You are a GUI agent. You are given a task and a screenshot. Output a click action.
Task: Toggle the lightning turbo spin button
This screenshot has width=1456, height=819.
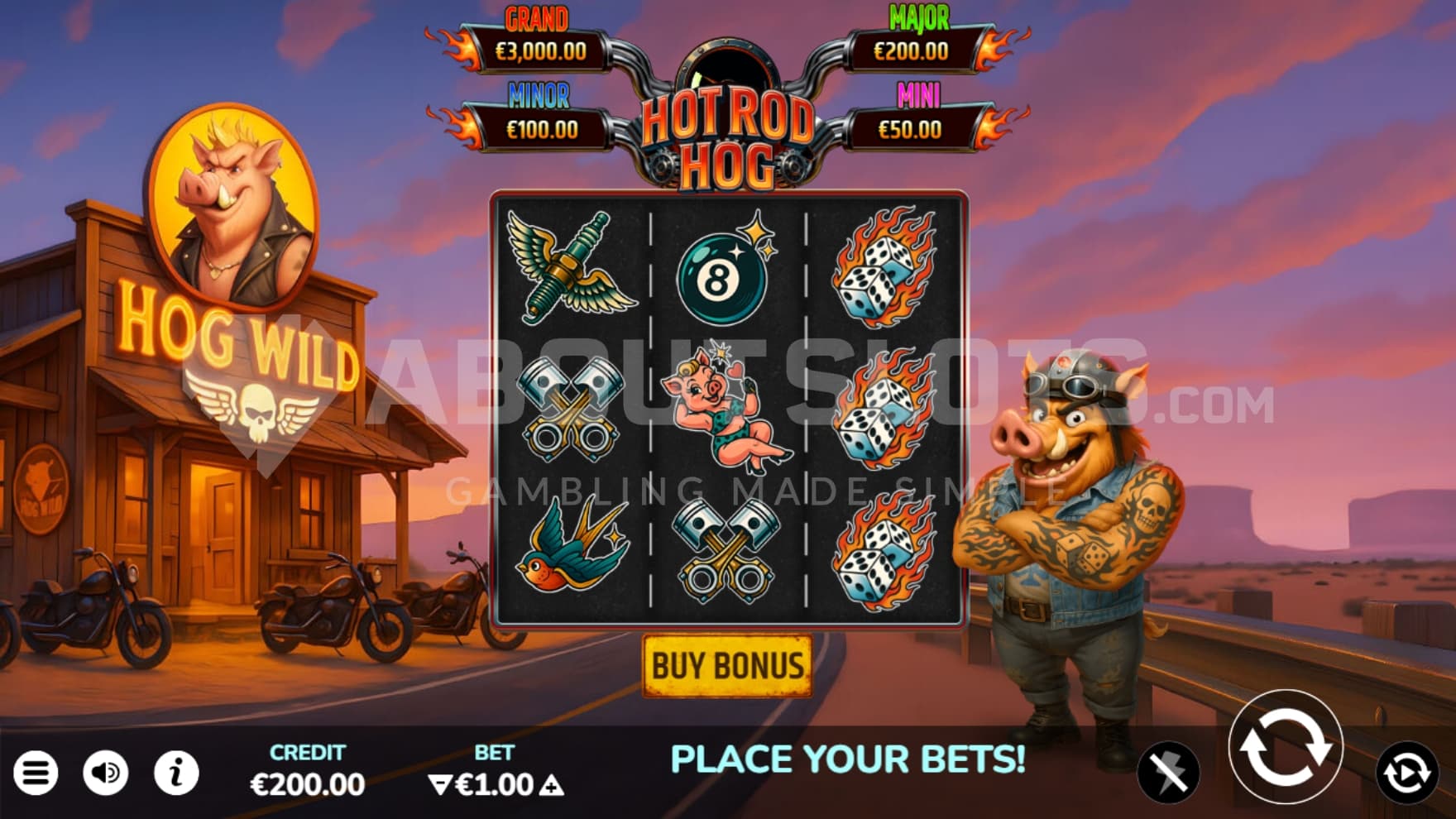(x=1168, y=773)
